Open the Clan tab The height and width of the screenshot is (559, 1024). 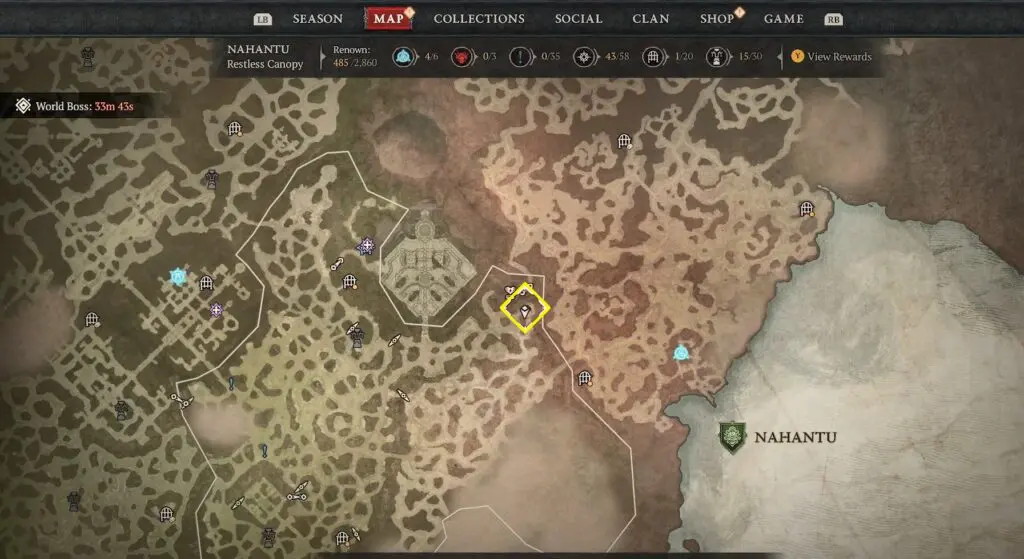pyautogui.click(x=651, y=19)
